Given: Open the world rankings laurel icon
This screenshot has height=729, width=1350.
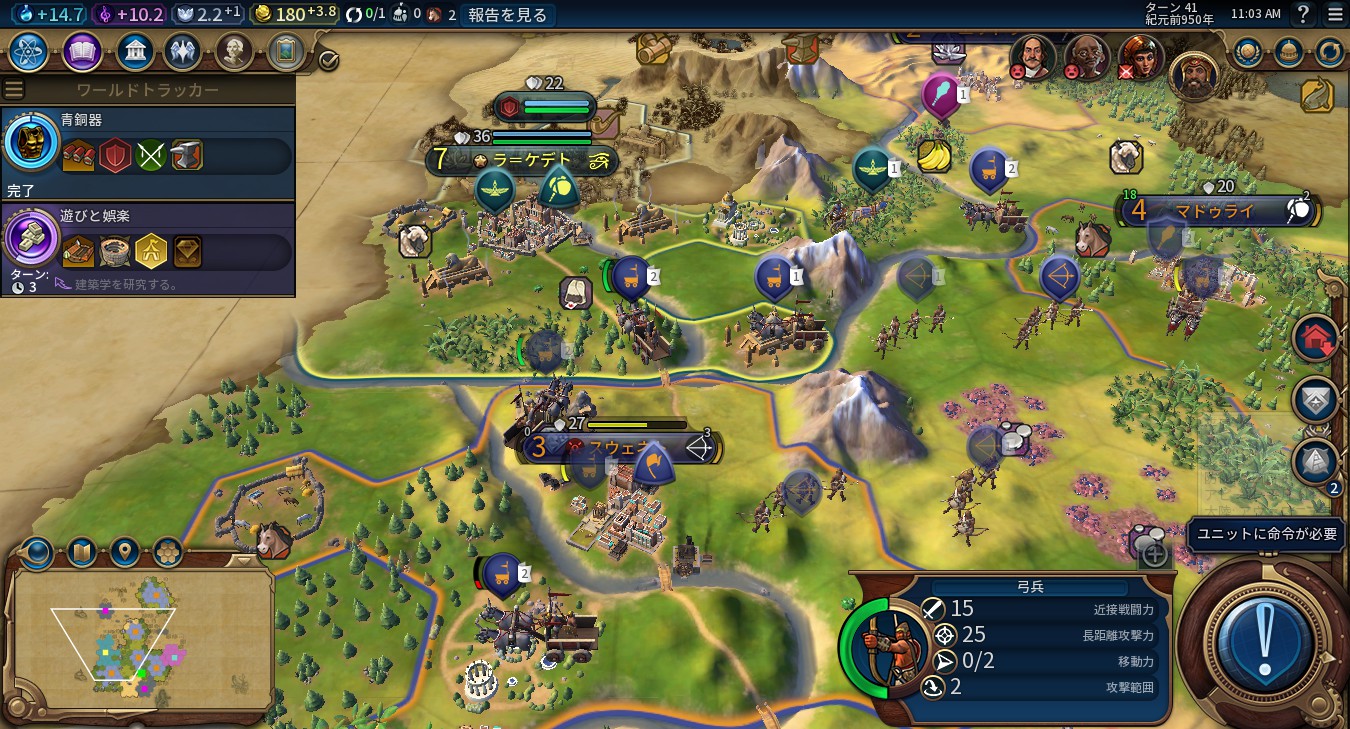Looking at the screenshot, I should (x=1247, y=52).
